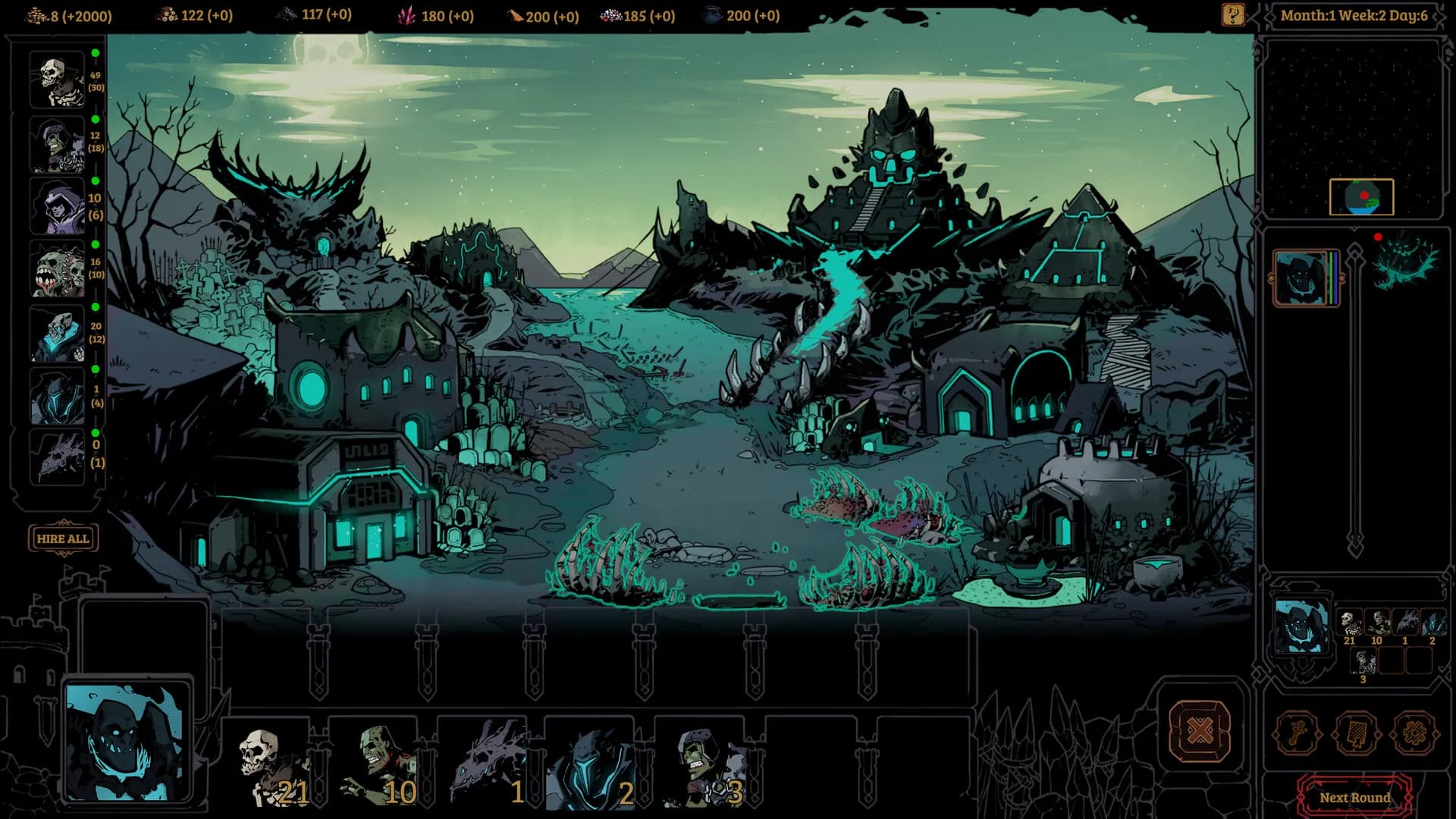Click the gold coins resource icon
This screenshot has height=819, width=1456.
coord(35,15)
